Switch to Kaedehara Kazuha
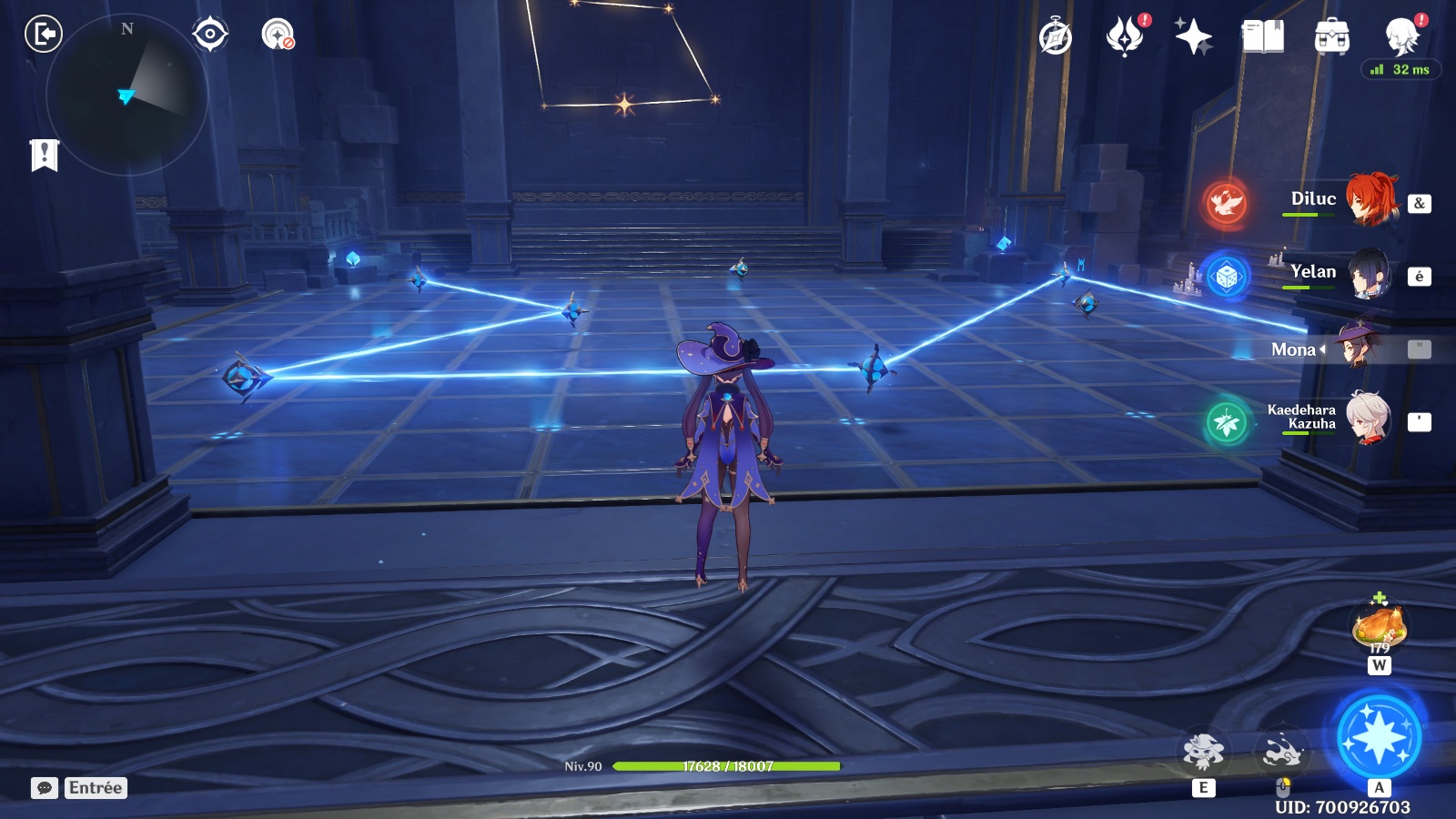 pyautogui.click(x=1367, y=420)
